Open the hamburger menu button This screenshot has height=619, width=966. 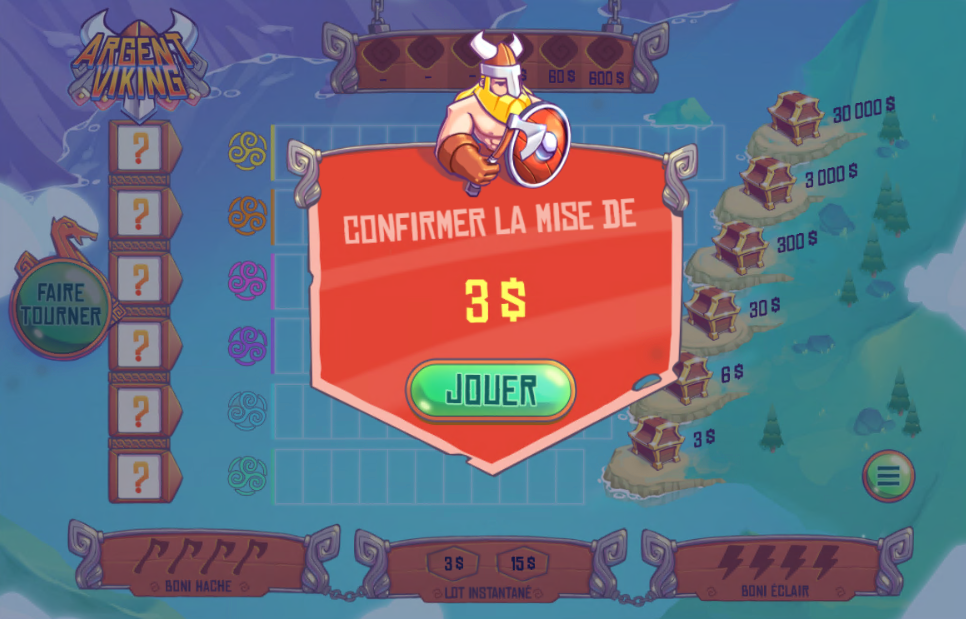(x=888, y=476)
